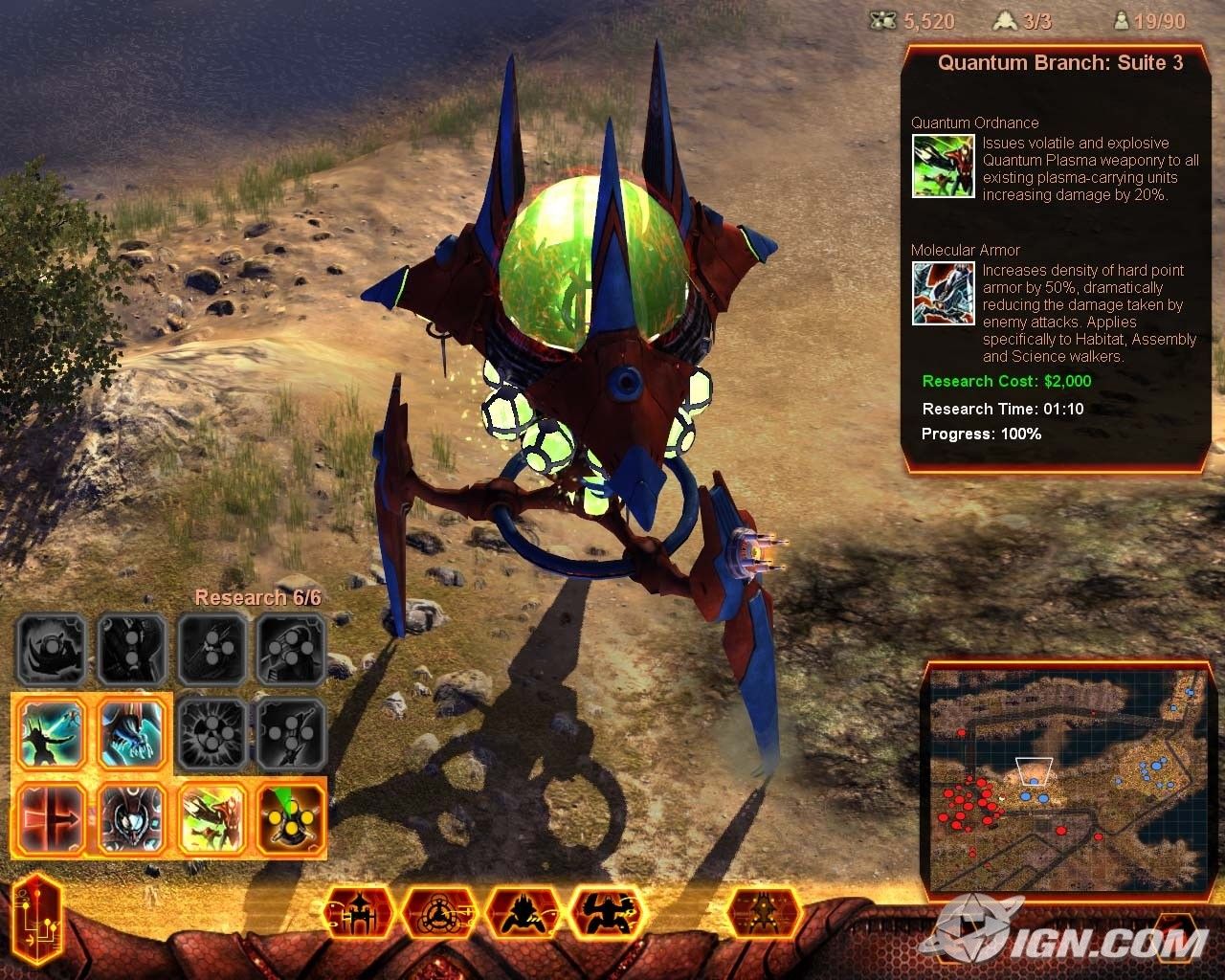Click the lone spaceship hexagon button
Viewport: 1225px width, 980px height.
pyautogui.click(x=763, y=914)
